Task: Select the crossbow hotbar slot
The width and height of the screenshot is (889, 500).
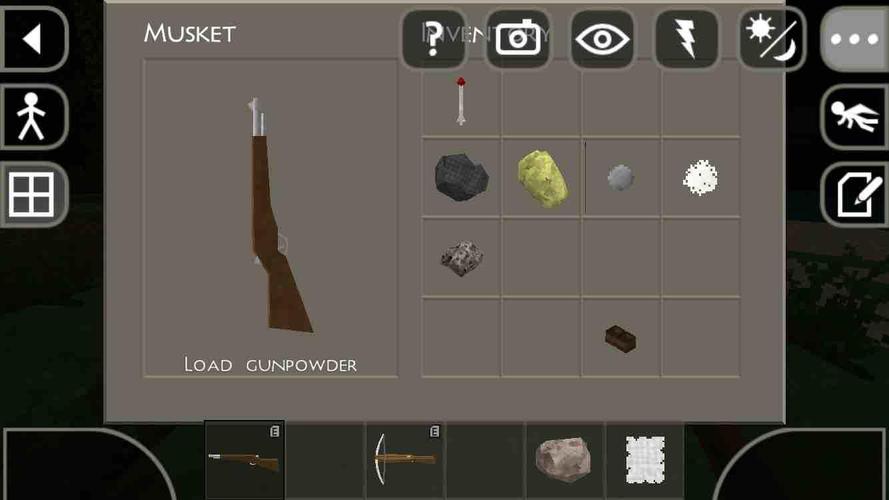Action: [x=405, y=459]
